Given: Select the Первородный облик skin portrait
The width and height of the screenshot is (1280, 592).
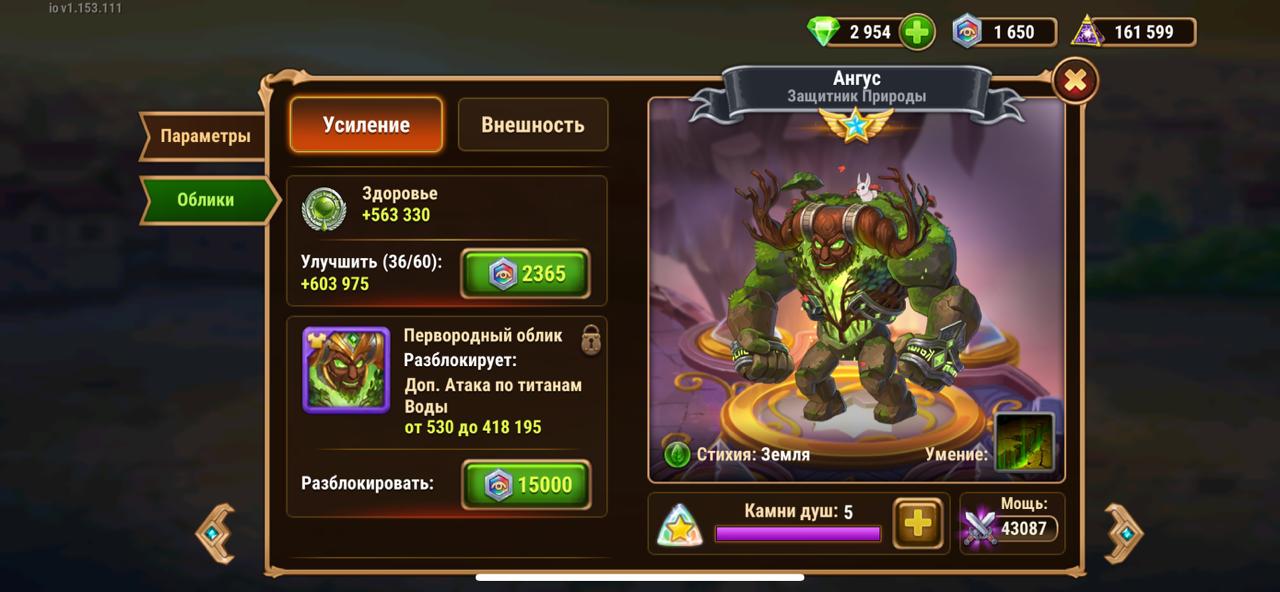Looking at the screenshot, I should (x=346, y=370).
